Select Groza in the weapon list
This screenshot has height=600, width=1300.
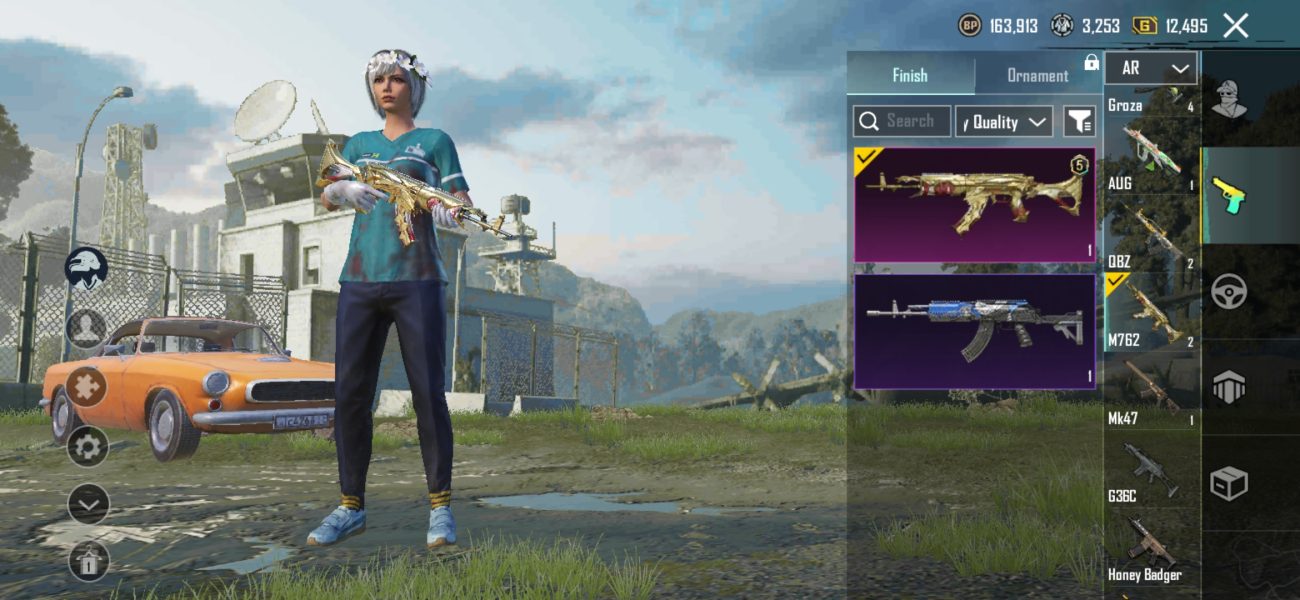click(x=1151, y=100)
